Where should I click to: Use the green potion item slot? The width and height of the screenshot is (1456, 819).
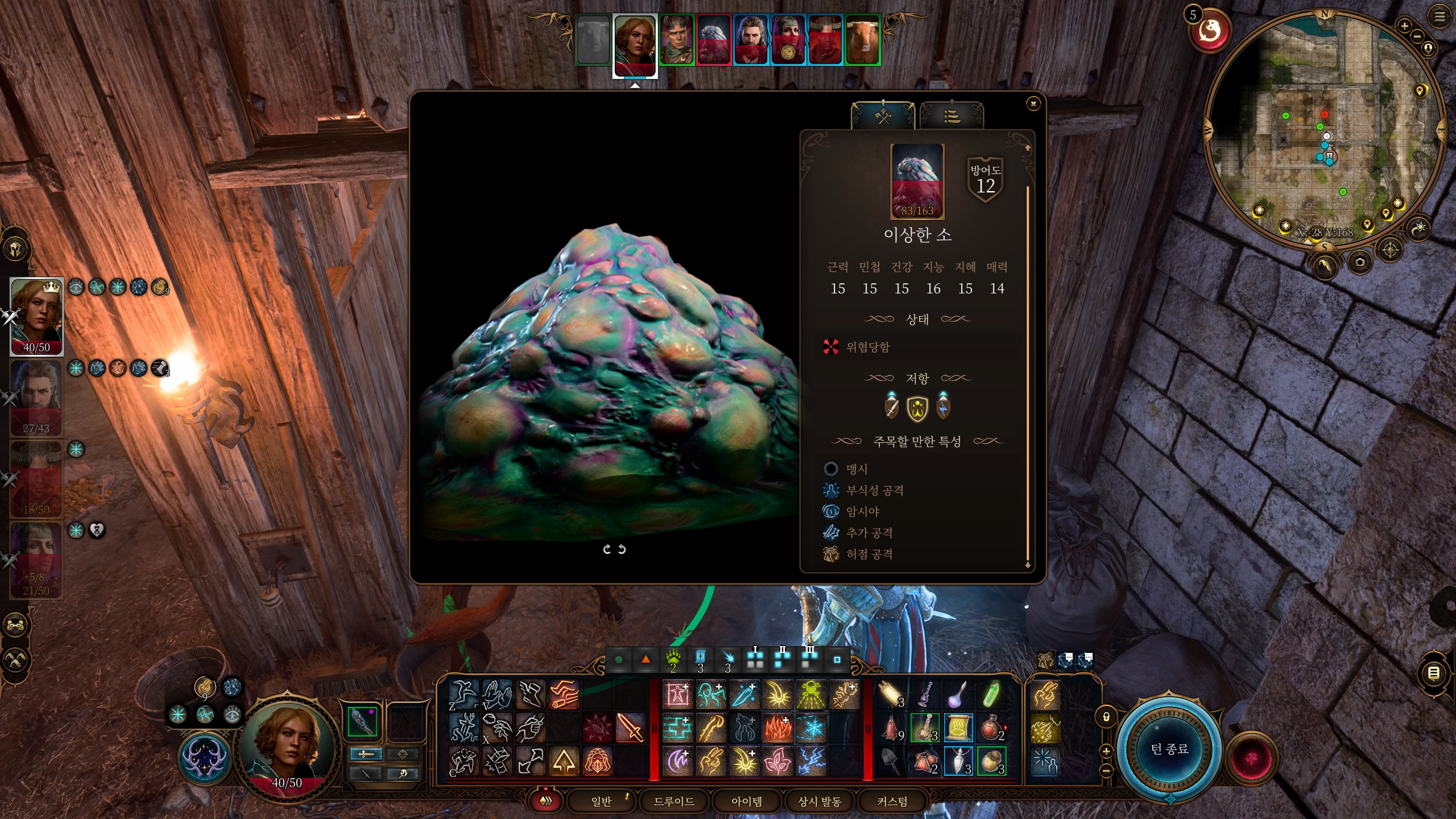[x=991, y=695]
